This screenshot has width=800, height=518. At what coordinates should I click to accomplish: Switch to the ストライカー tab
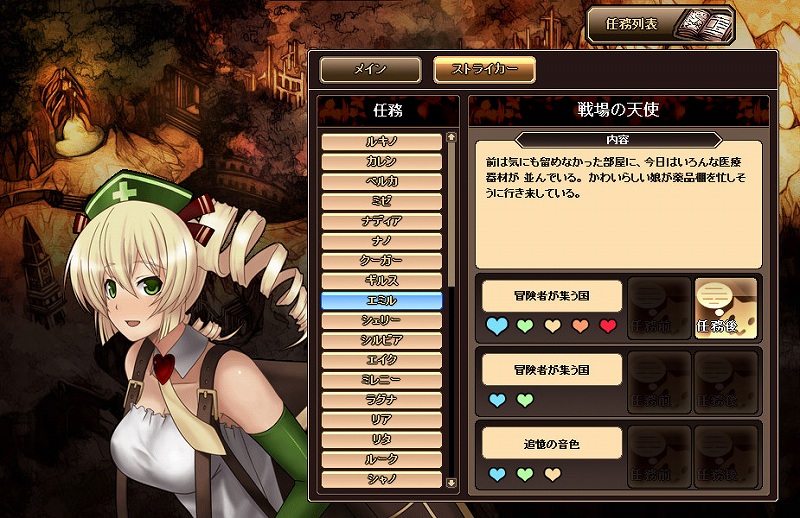[484, 69]
